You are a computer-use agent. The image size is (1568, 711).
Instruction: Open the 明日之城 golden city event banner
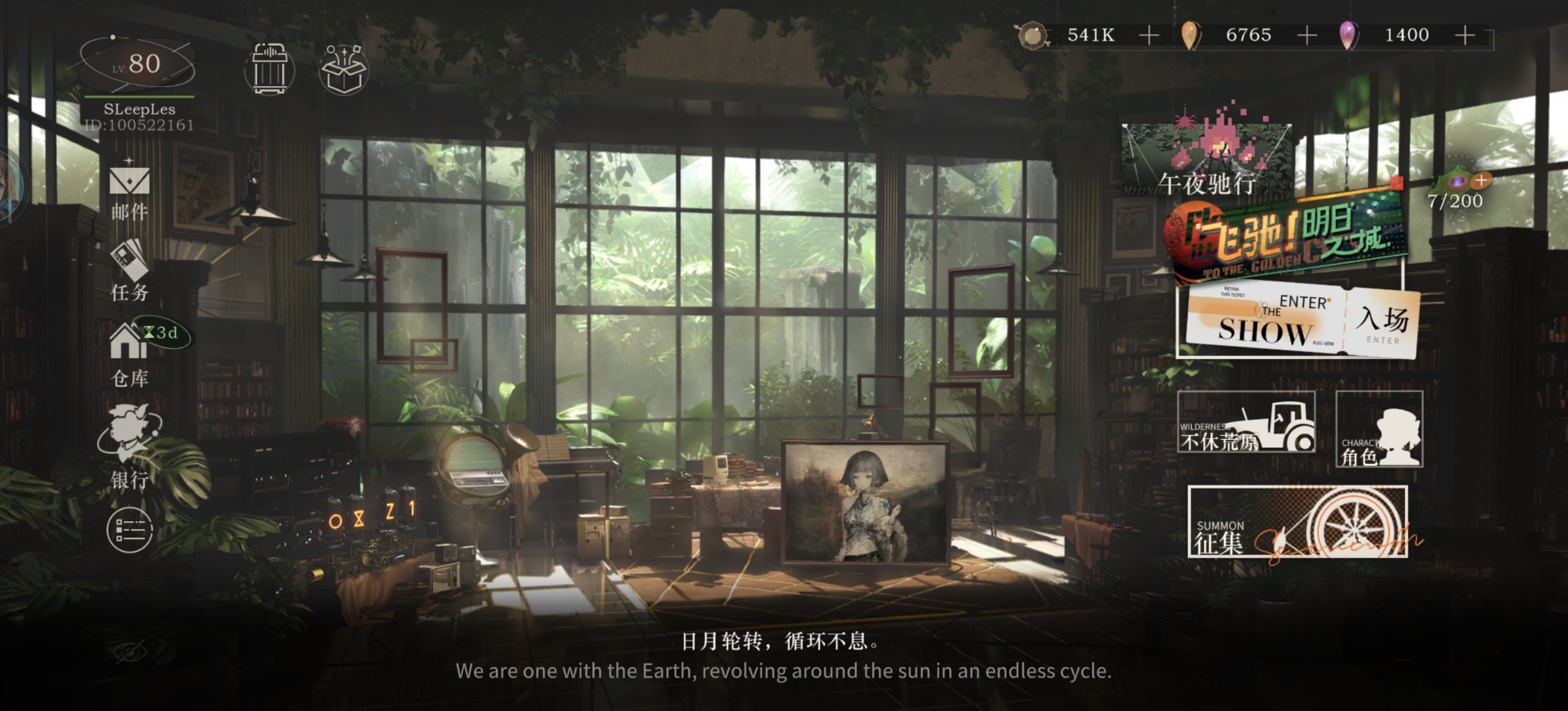(1285, 238)
